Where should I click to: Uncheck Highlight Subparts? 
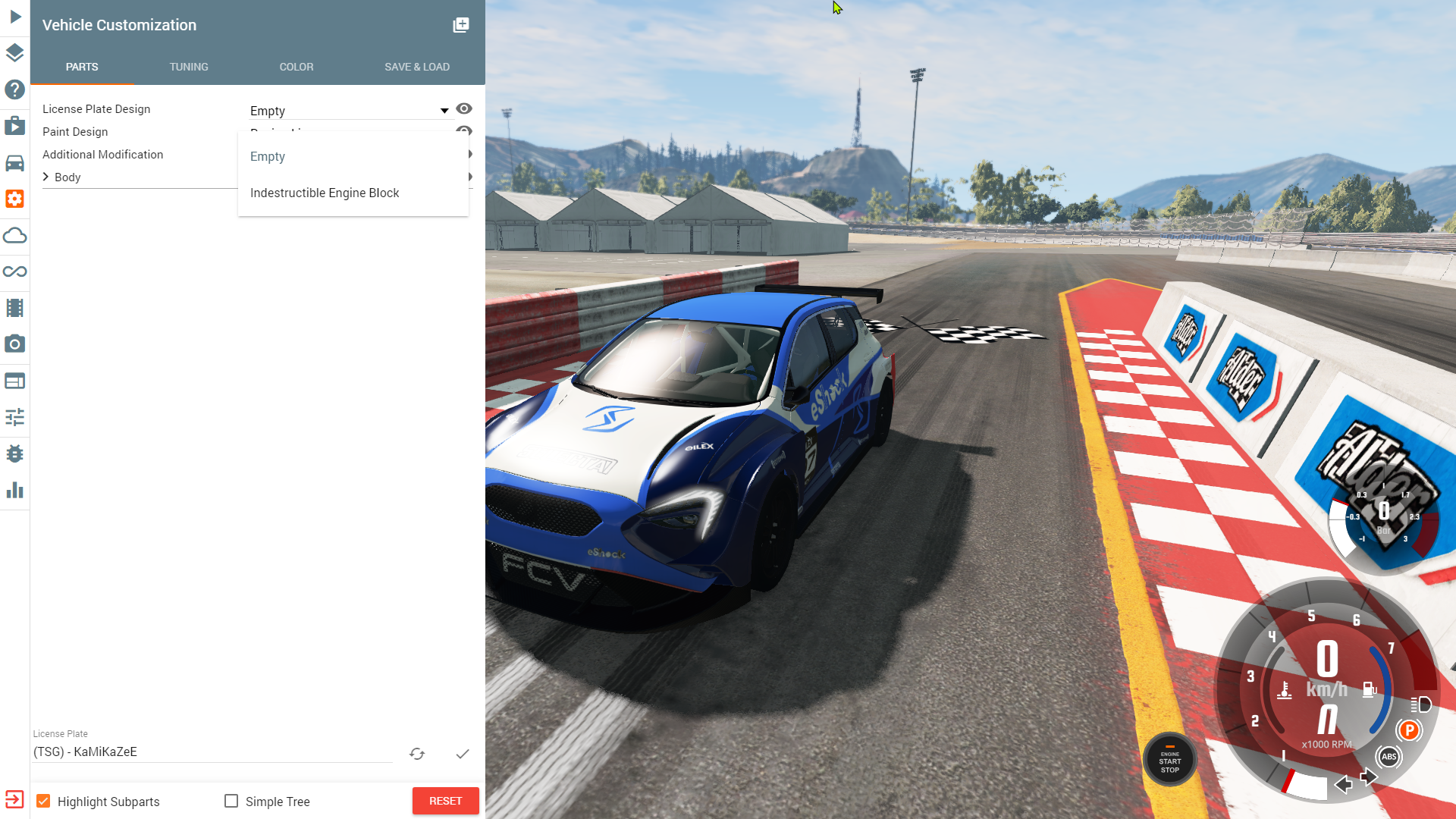coord(45,800)
